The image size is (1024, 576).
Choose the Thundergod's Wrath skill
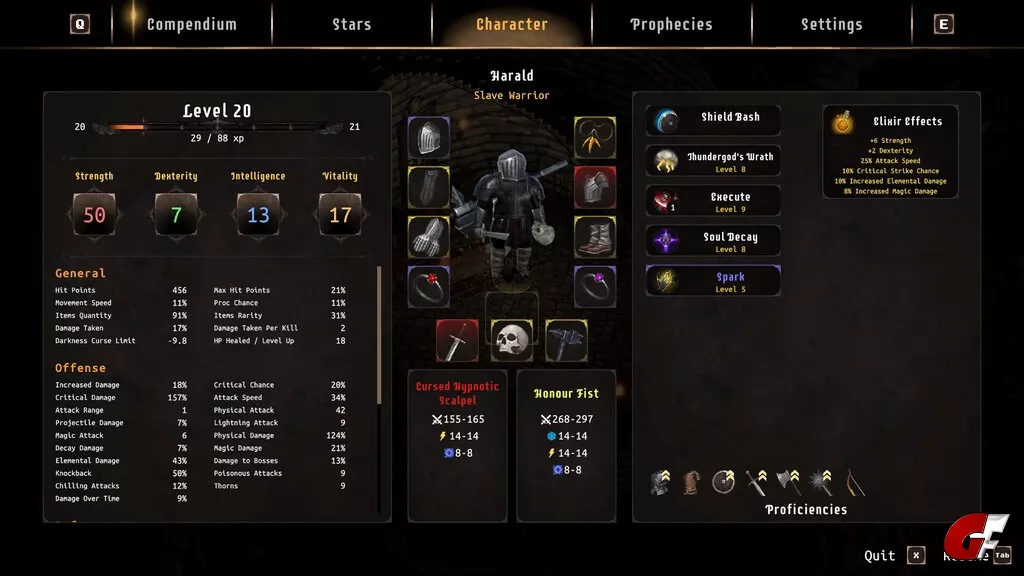(x=713, y=160)
